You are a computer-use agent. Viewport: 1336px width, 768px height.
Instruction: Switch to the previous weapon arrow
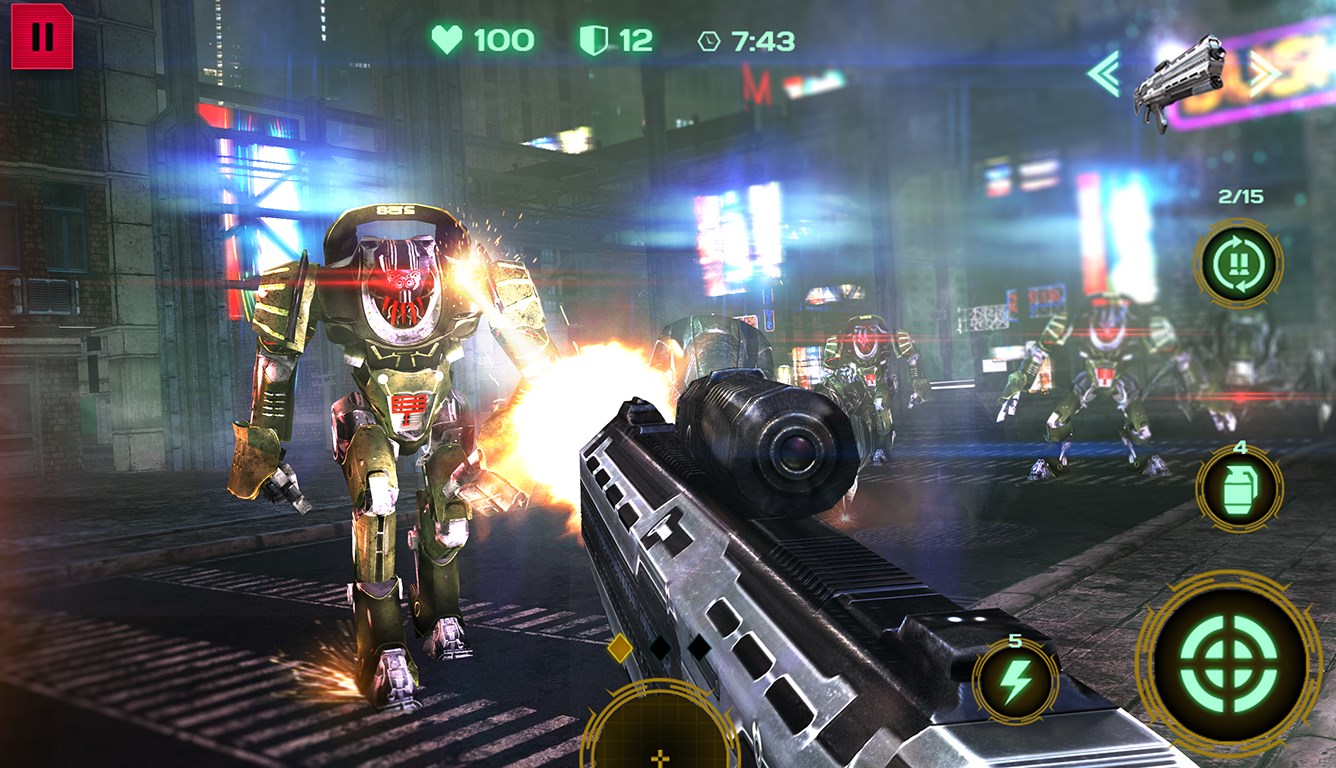tap(1104, 74)
